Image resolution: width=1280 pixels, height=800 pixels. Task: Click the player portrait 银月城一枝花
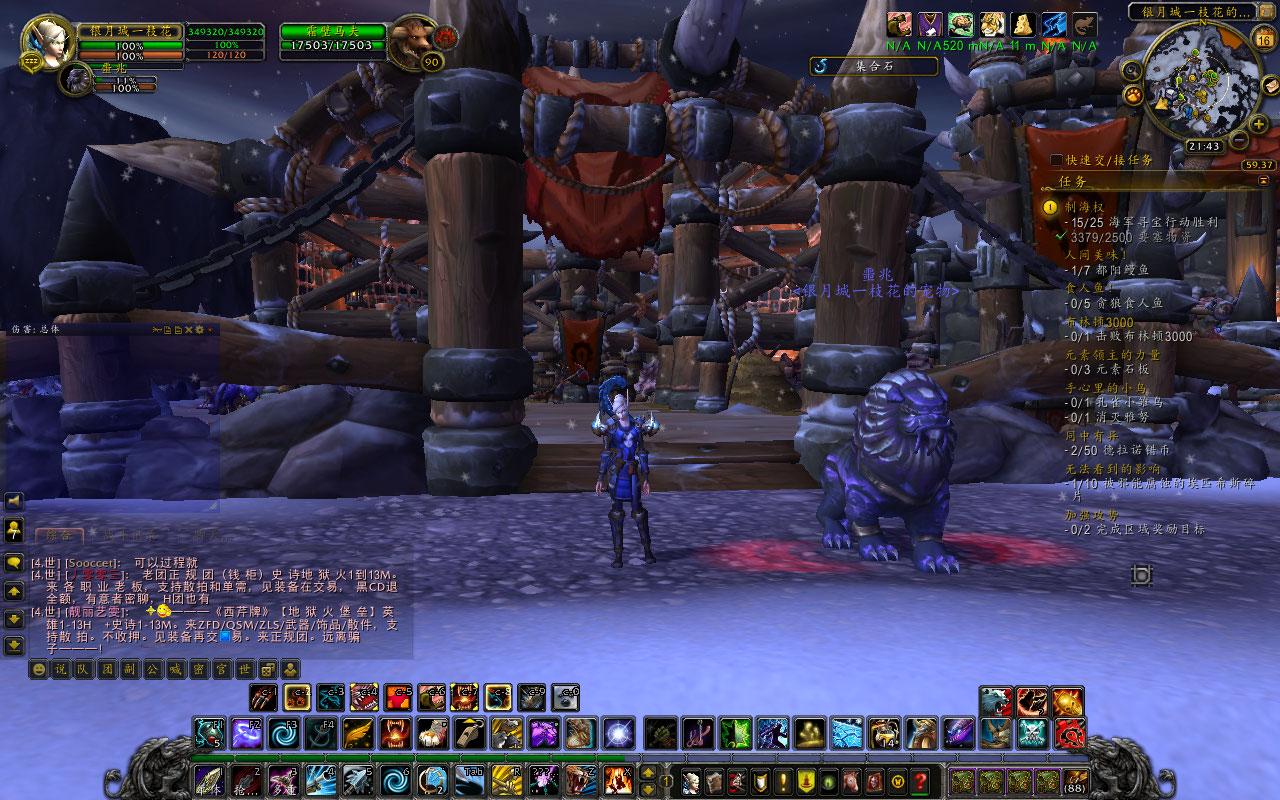click(42, 40)
